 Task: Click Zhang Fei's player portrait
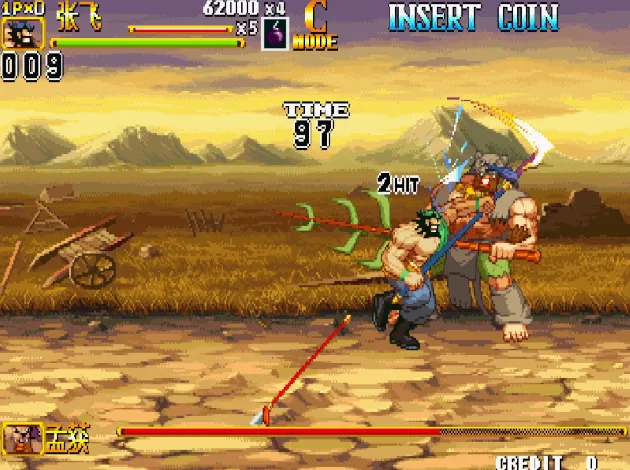(19, 34)
